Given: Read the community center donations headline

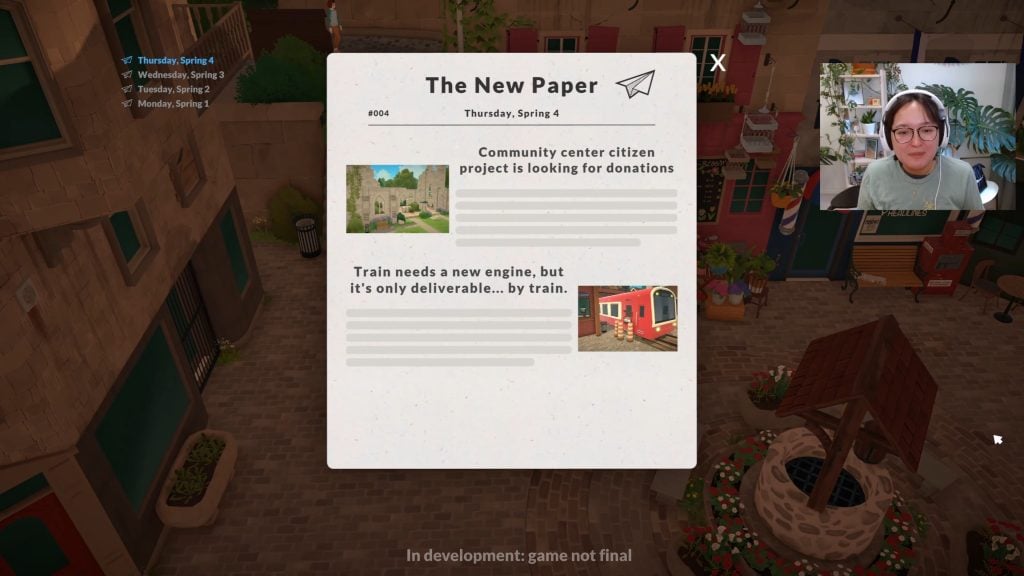Looking at the screenshot, I should 566,160.
